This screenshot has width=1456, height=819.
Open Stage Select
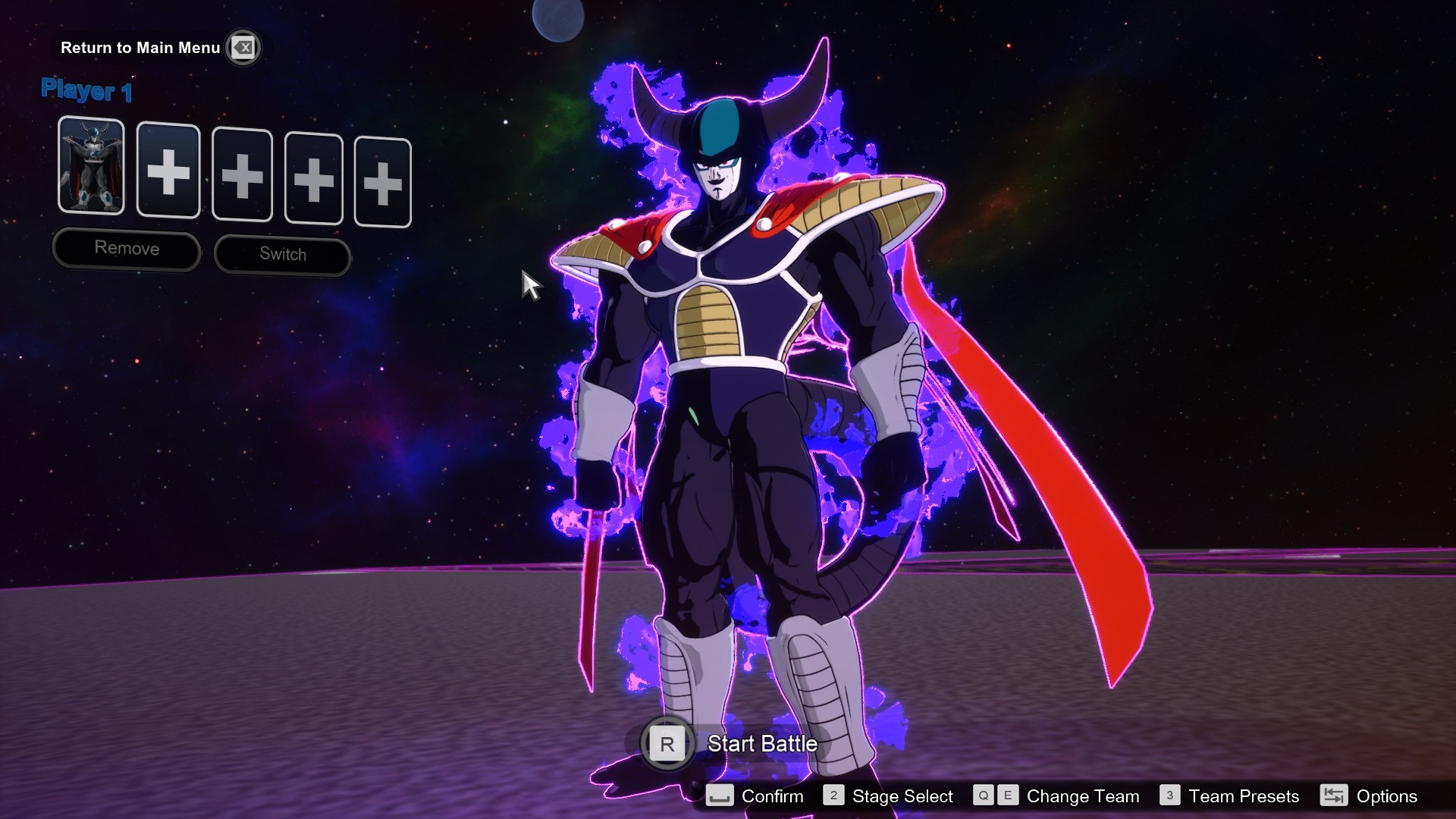click(902, 796)
